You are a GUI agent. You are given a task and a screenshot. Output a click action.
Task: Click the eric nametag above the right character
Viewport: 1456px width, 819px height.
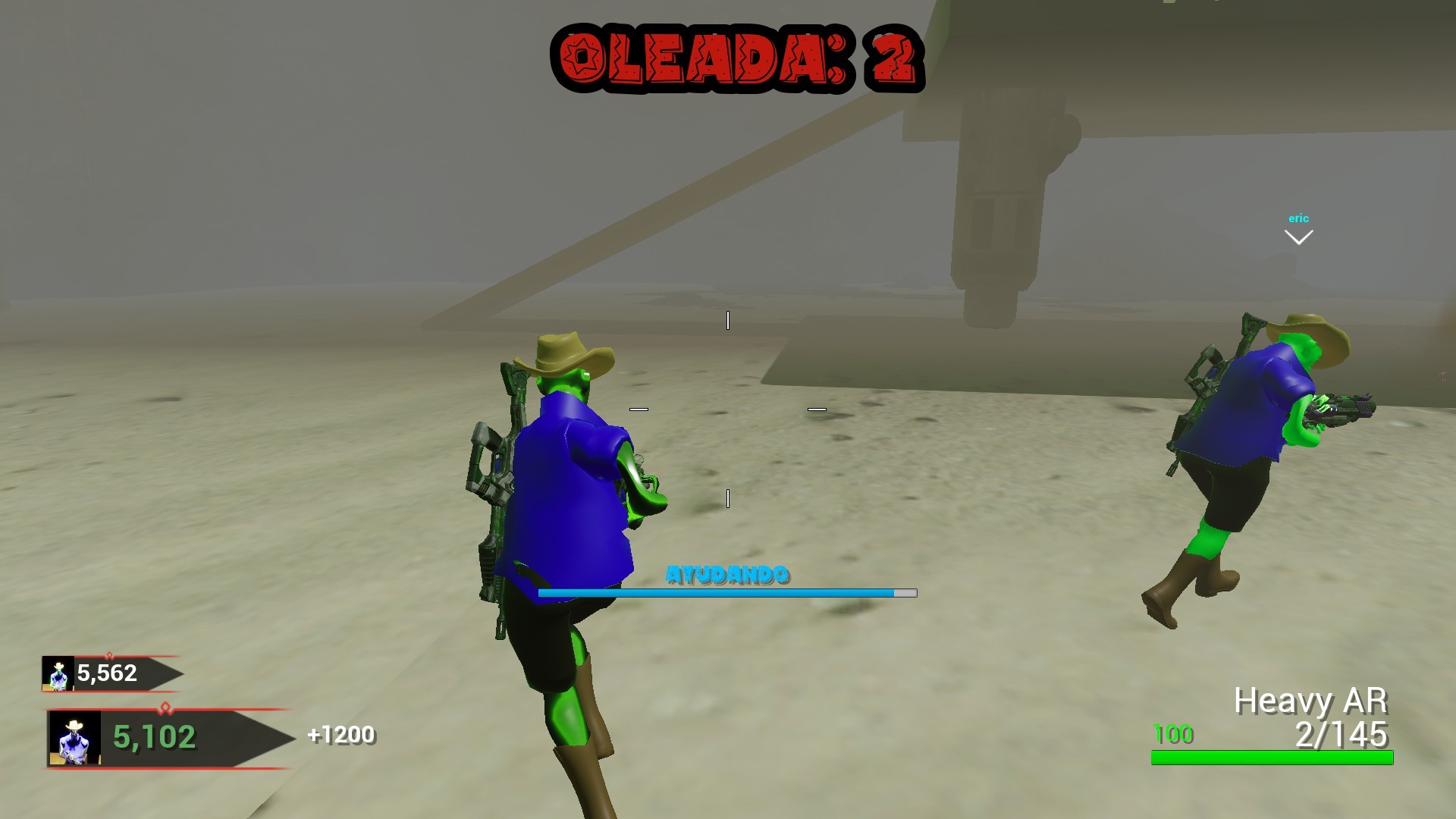point(1298,218)
